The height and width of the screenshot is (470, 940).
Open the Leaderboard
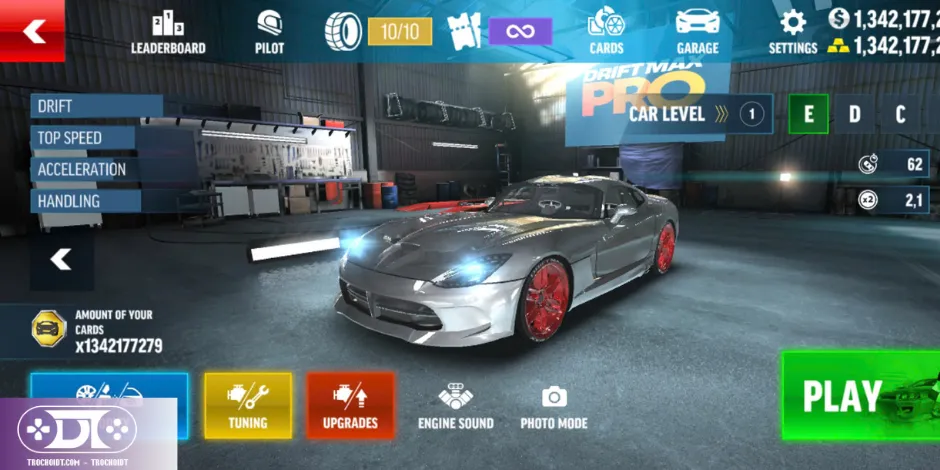click(168, 33)
